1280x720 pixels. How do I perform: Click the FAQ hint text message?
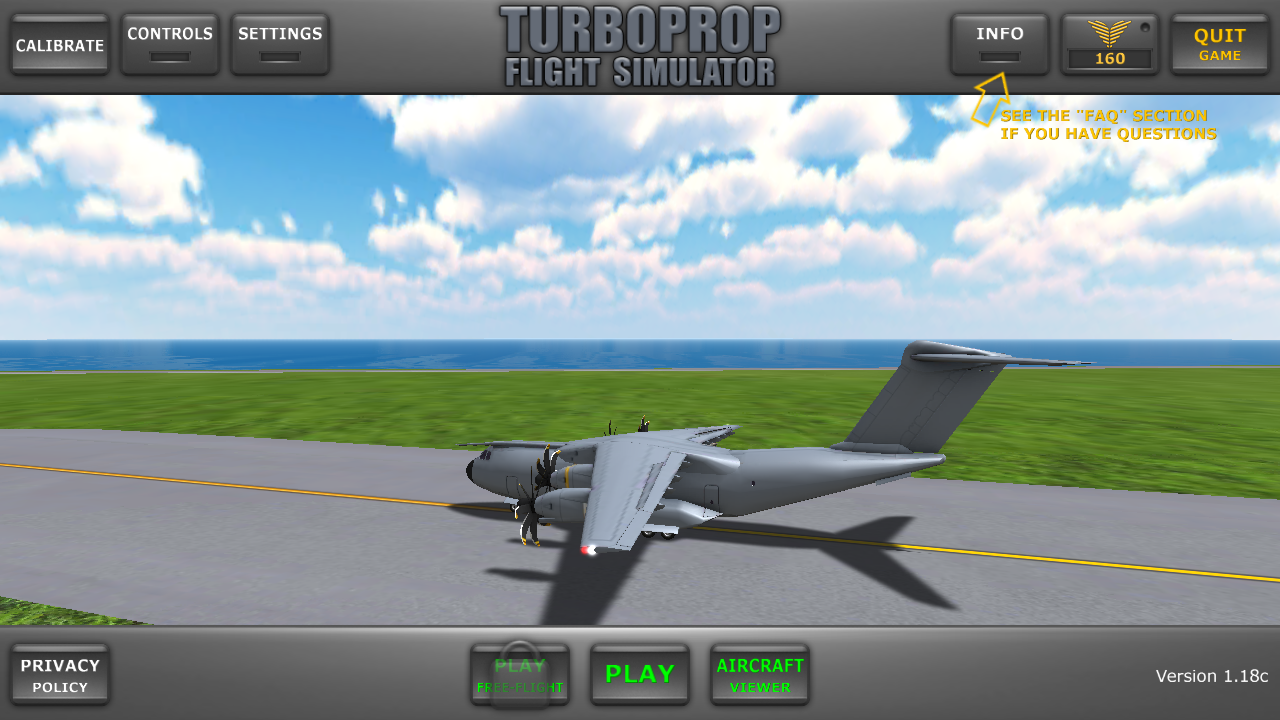click(x=1108, y=124)
